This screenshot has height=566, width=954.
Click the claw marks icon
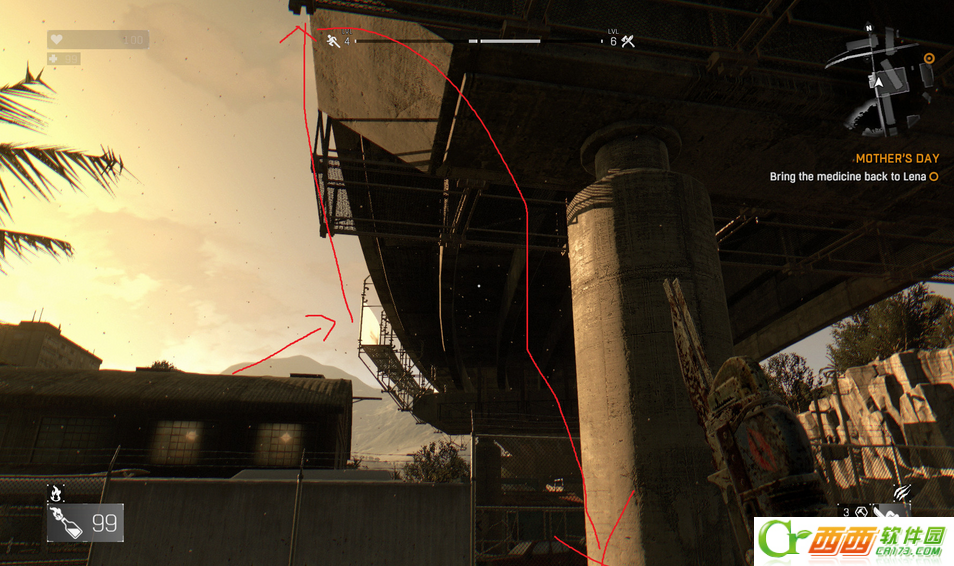point(902,492)
